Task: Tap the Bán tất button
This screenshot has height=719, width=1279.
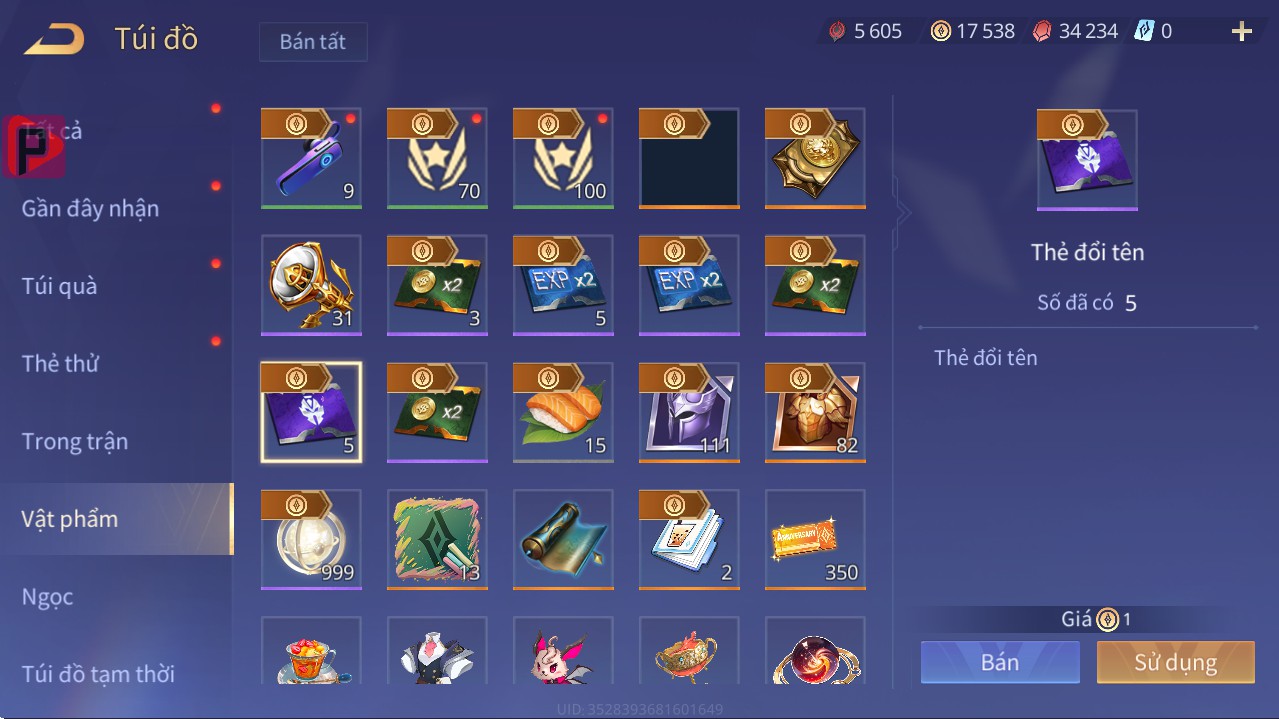Action: click(313, 42)
